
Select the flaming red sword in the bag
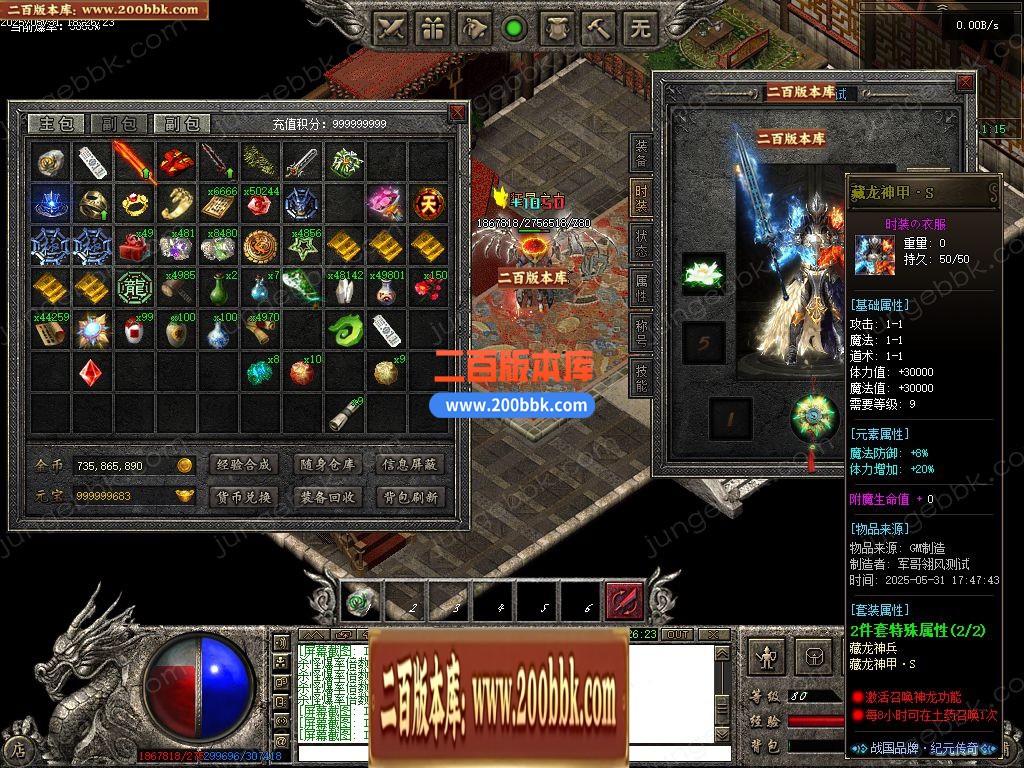tap(132, 160)
